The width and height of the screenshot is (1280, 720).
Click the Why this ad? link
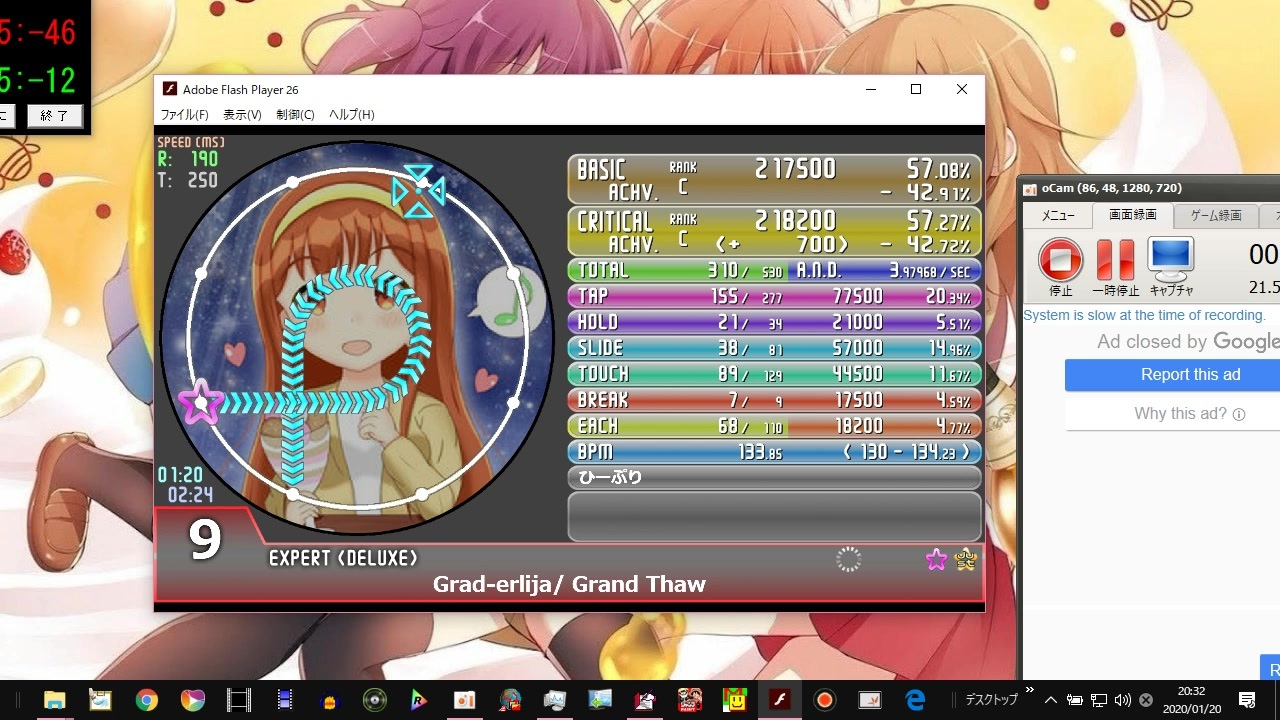click(1190, 412)
